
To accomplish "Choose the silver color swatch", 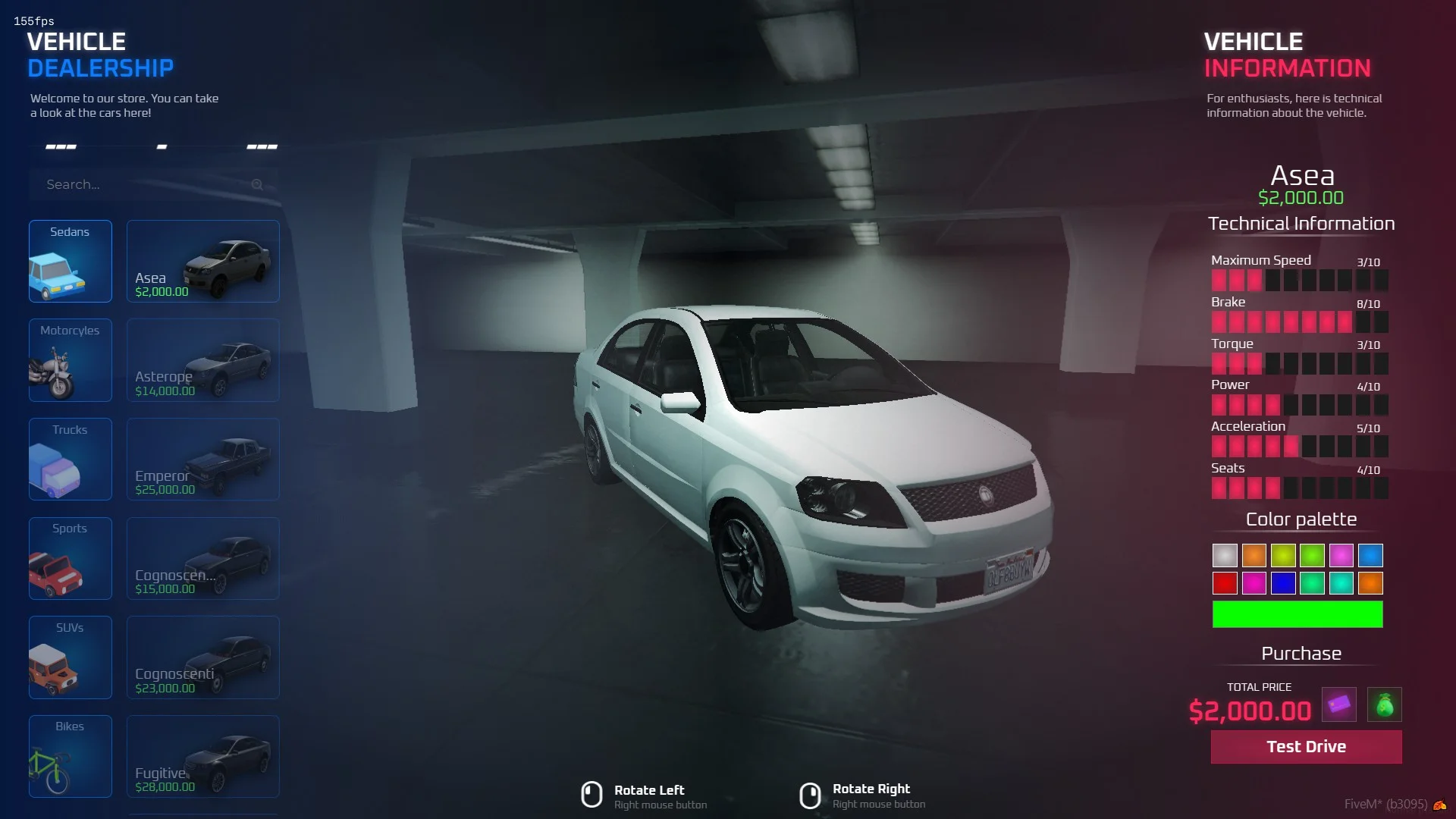I will [x=1225, y=555].
